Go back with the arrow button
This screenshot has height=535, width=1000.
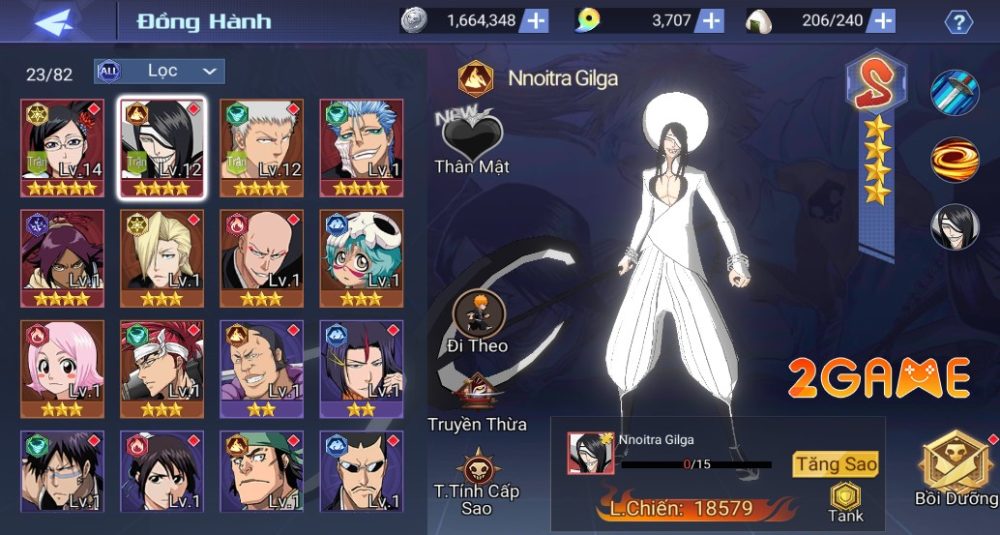click(60, 21)
